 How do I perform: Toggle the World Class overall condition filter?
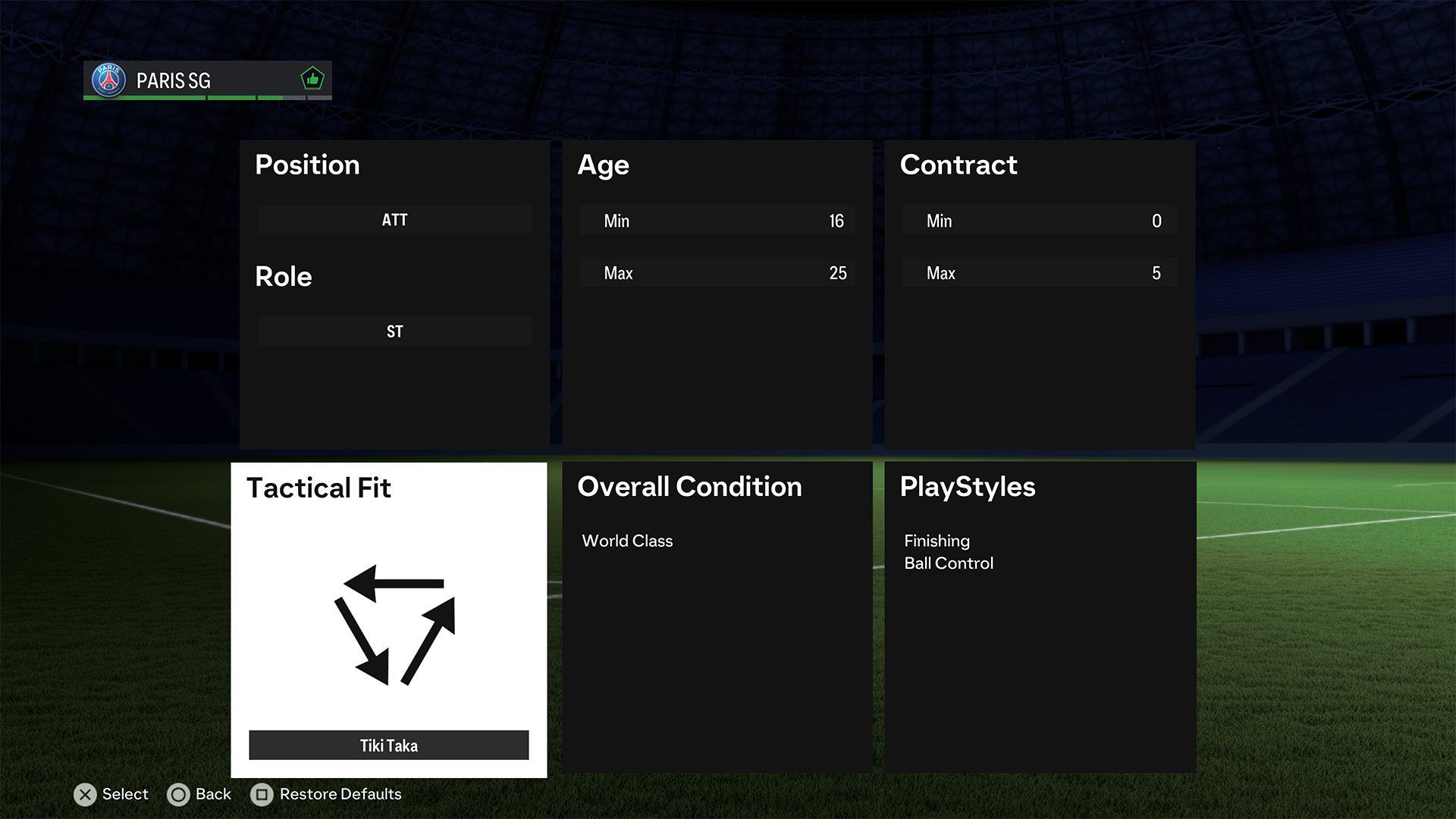pyautogui.click(x=627, y=541)
